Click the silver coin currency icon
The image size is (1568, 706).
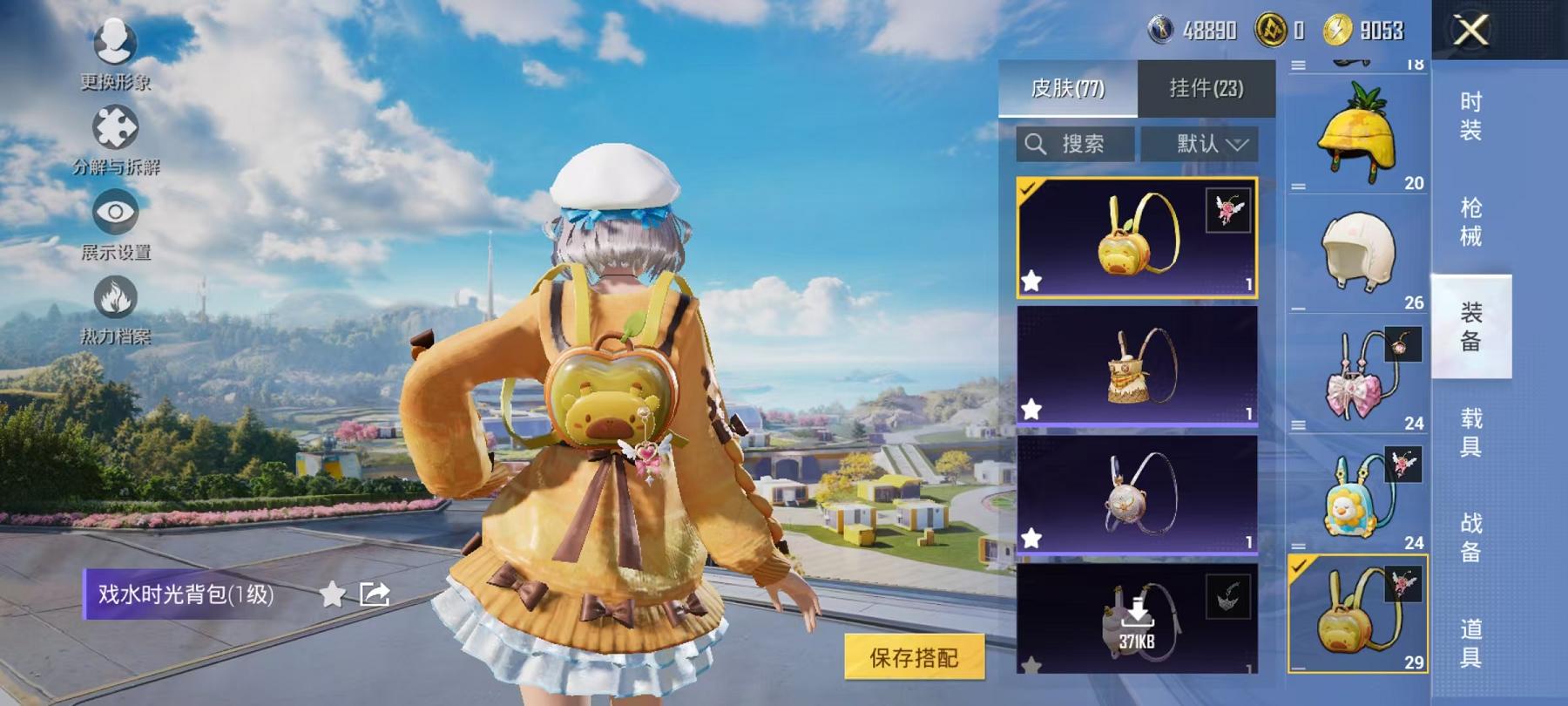point(1159,28)
